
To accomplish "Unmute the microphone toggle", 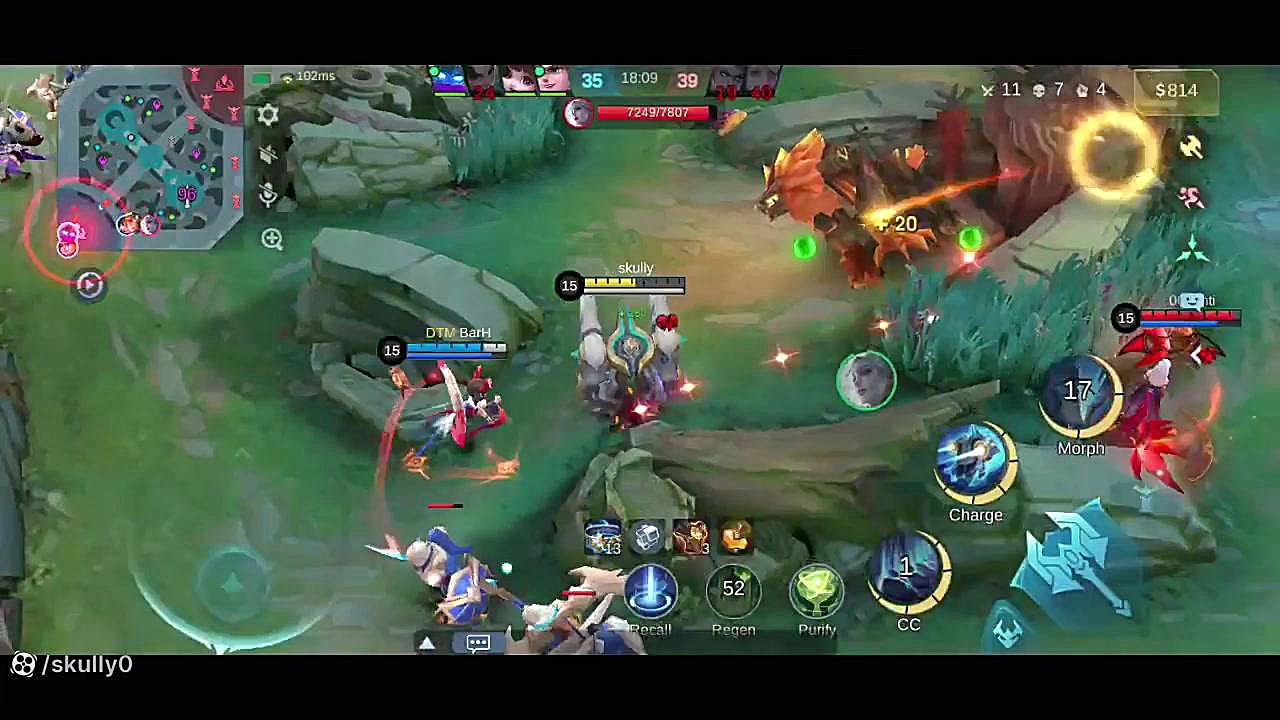I will [267, 196].
